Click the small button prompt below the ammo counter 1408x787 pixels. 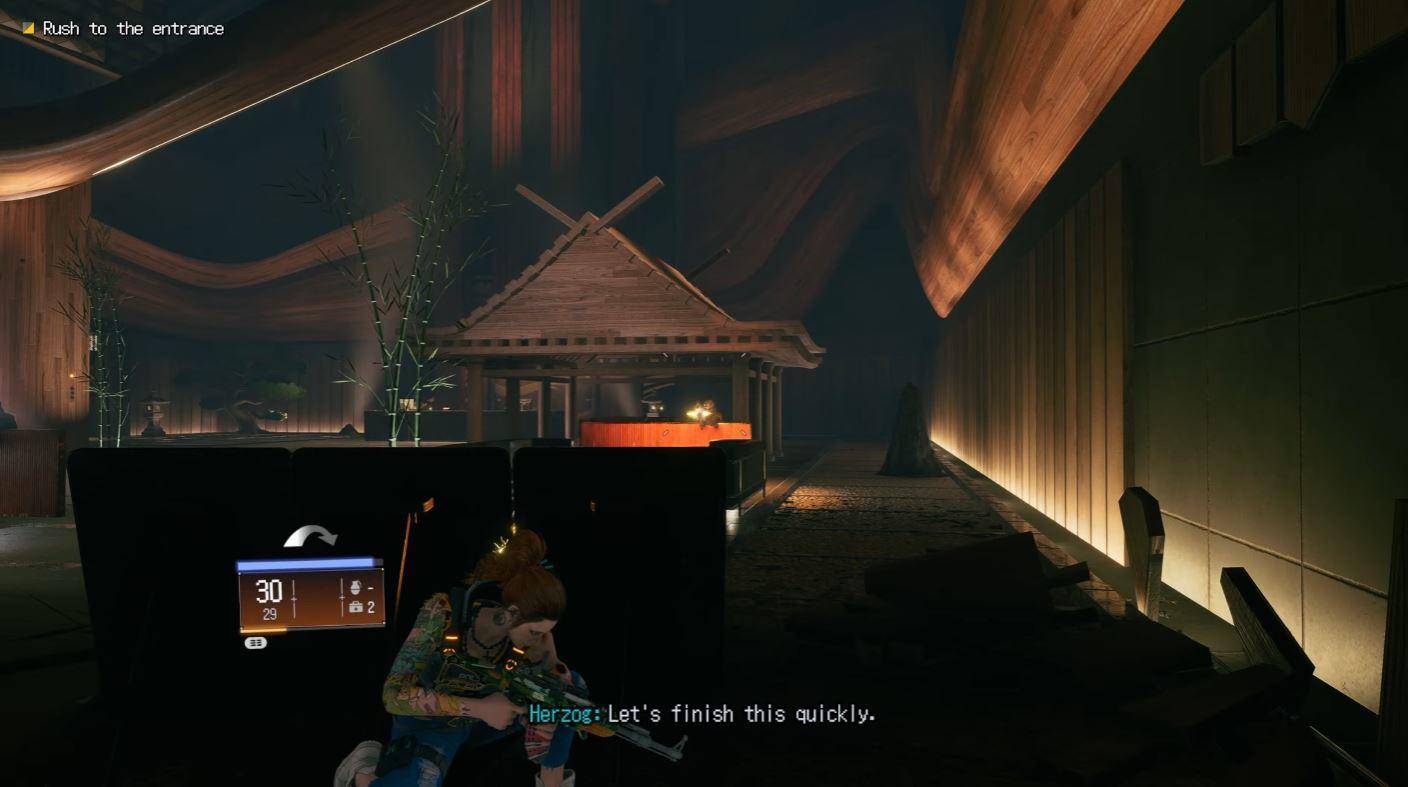pyautogui.click(x=256, y=642)
